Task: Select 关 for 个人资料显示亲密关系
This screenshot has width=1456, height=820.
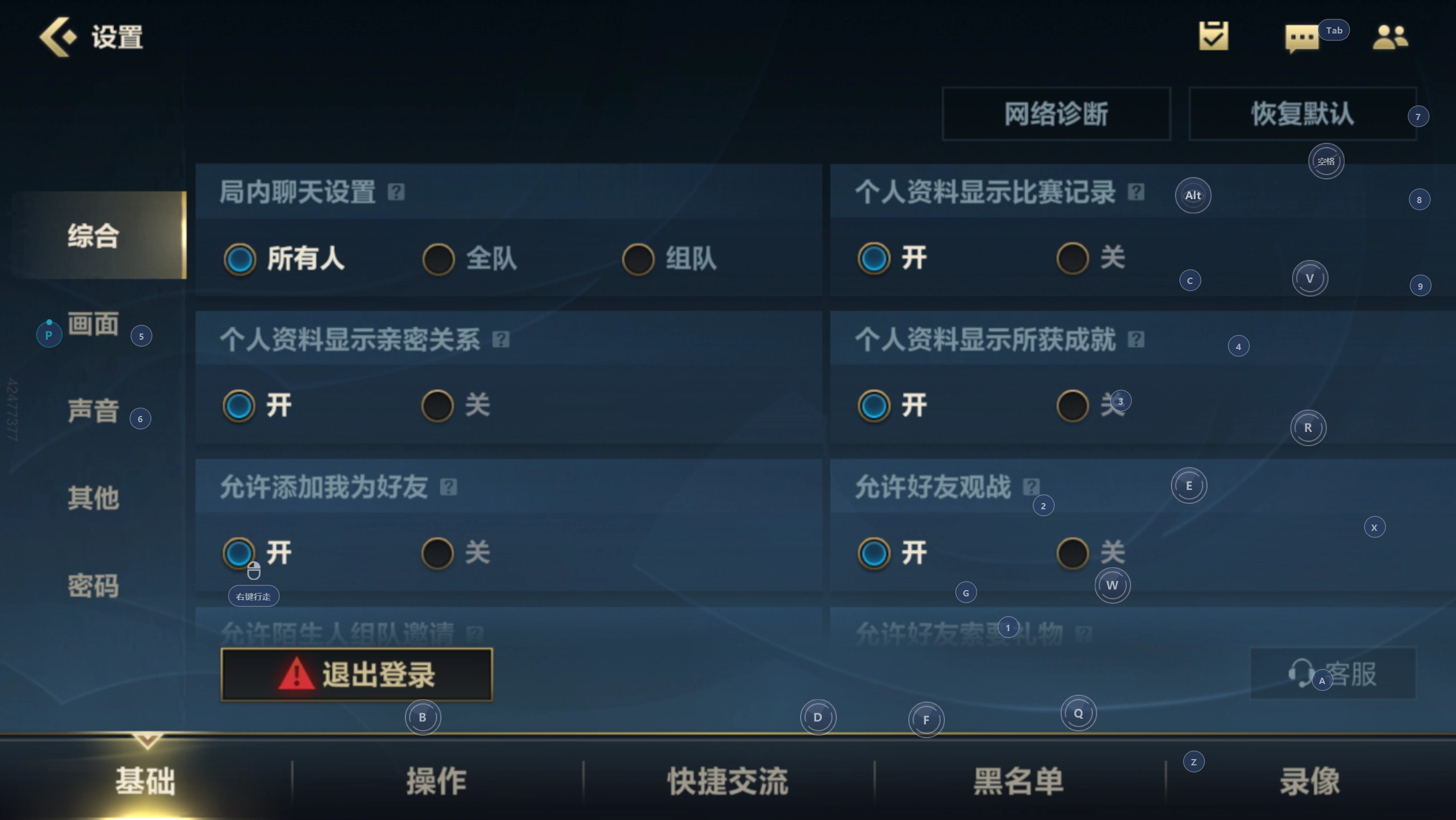Action: [x=437, y=406]
